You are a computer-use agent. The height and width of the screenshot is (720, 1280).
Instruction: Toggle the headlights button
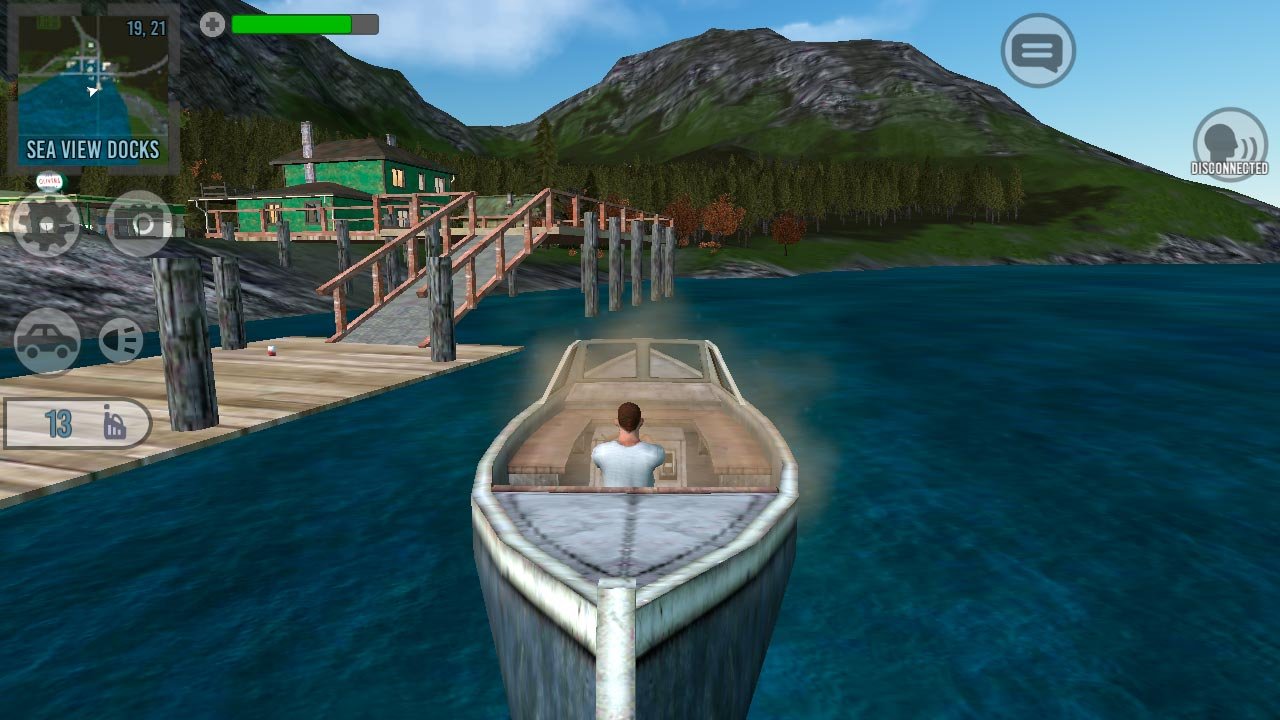(121, 340)
